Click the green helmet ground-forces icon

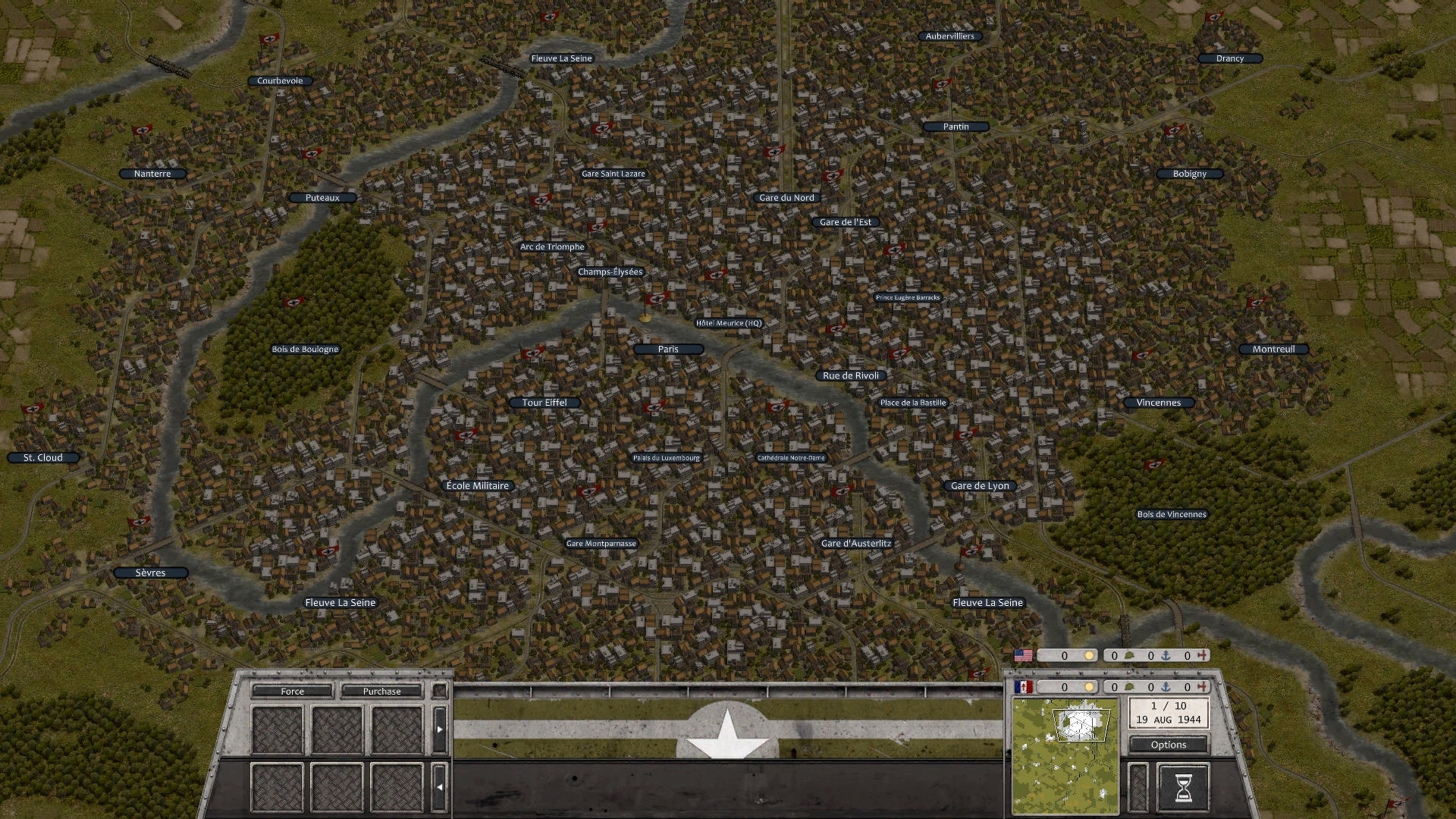[x=1130, y=654]
